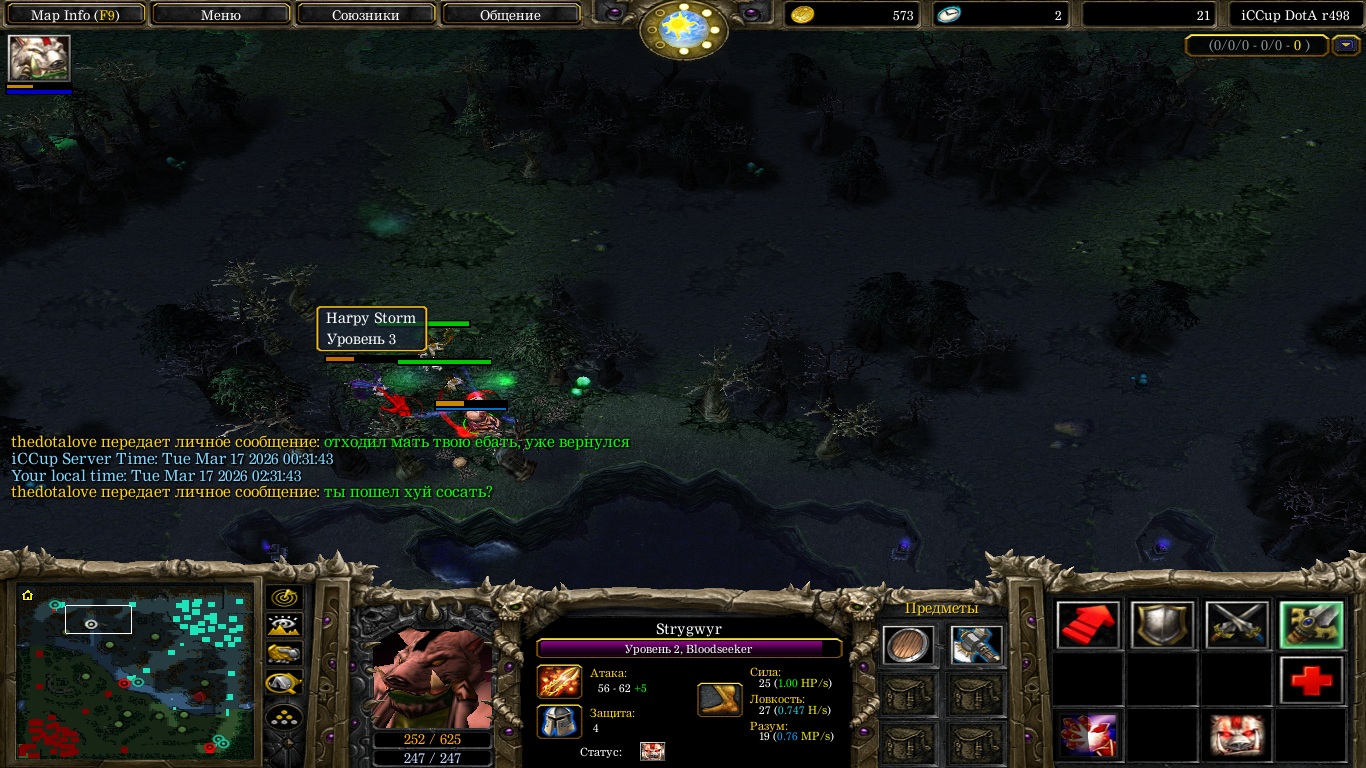Image resolution: width=1366 pixels, height=768 pixels.
Task: Choose the steel shield Hold Position command
Action: point(1163,626)
